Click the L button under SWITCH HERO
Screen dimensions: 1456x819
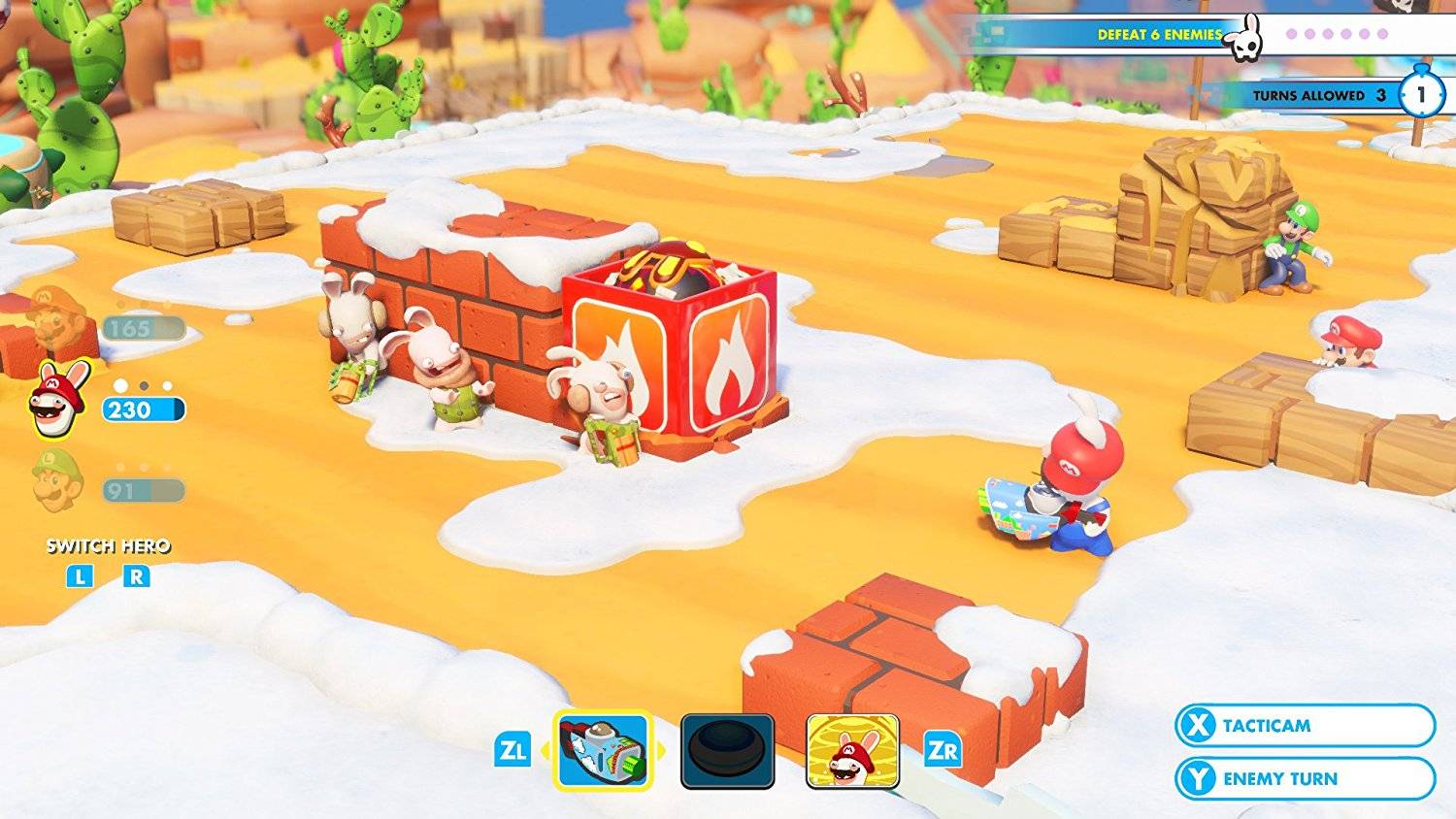[x=81, y=574]
